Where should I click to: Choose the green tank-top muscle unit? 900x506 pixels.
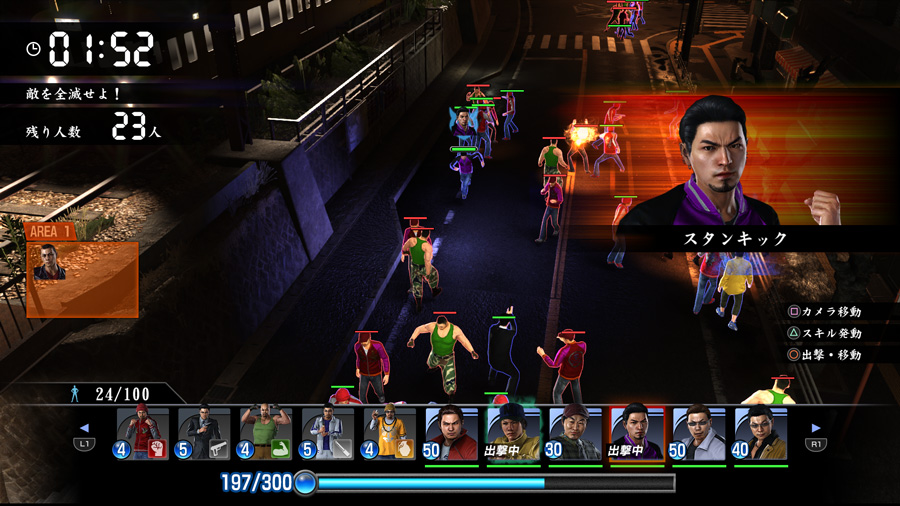(266, 433)
